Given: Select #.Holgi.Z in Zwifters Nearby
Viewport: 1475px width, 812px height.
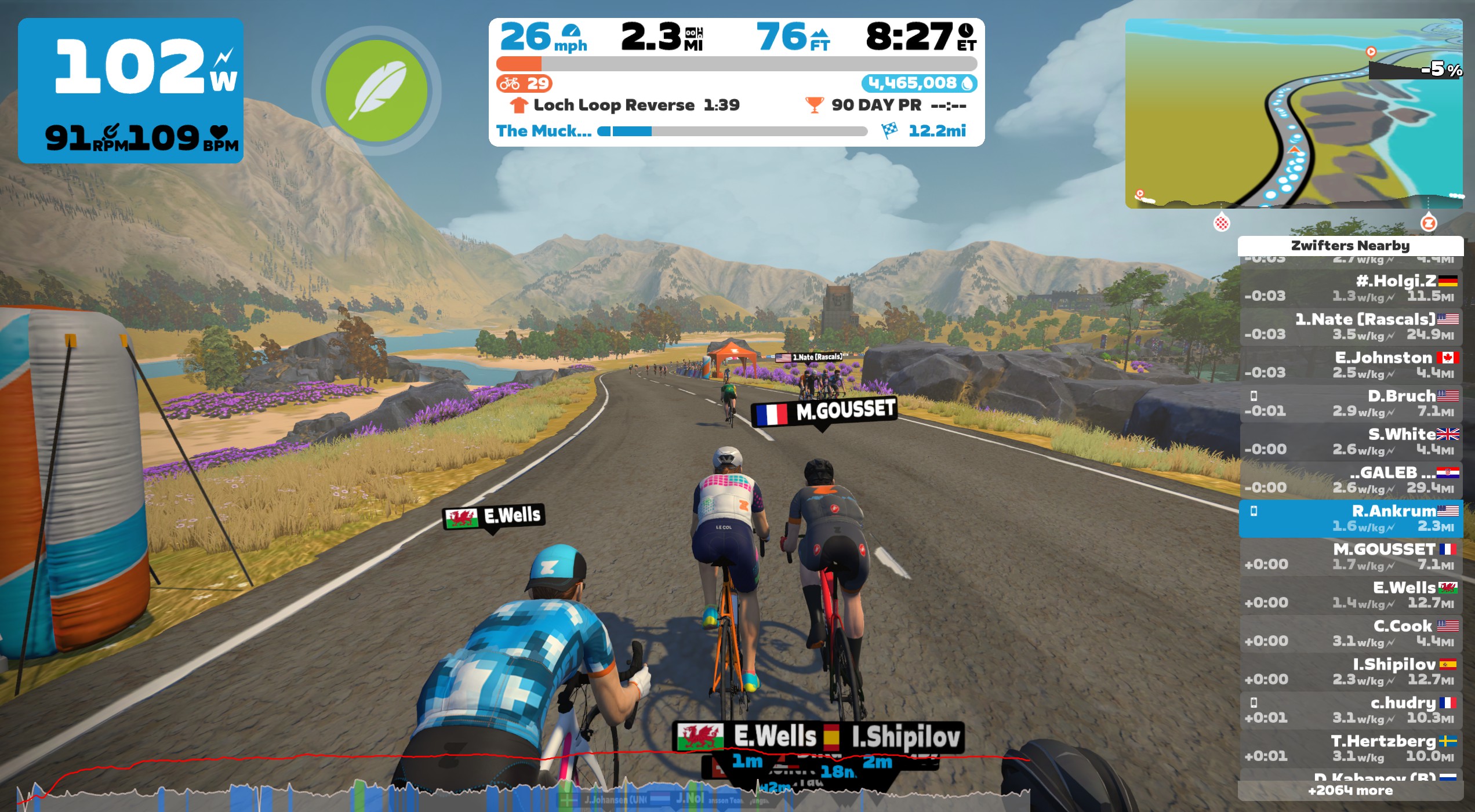Looking at the screenshot, I should (x=1350, y=288).
